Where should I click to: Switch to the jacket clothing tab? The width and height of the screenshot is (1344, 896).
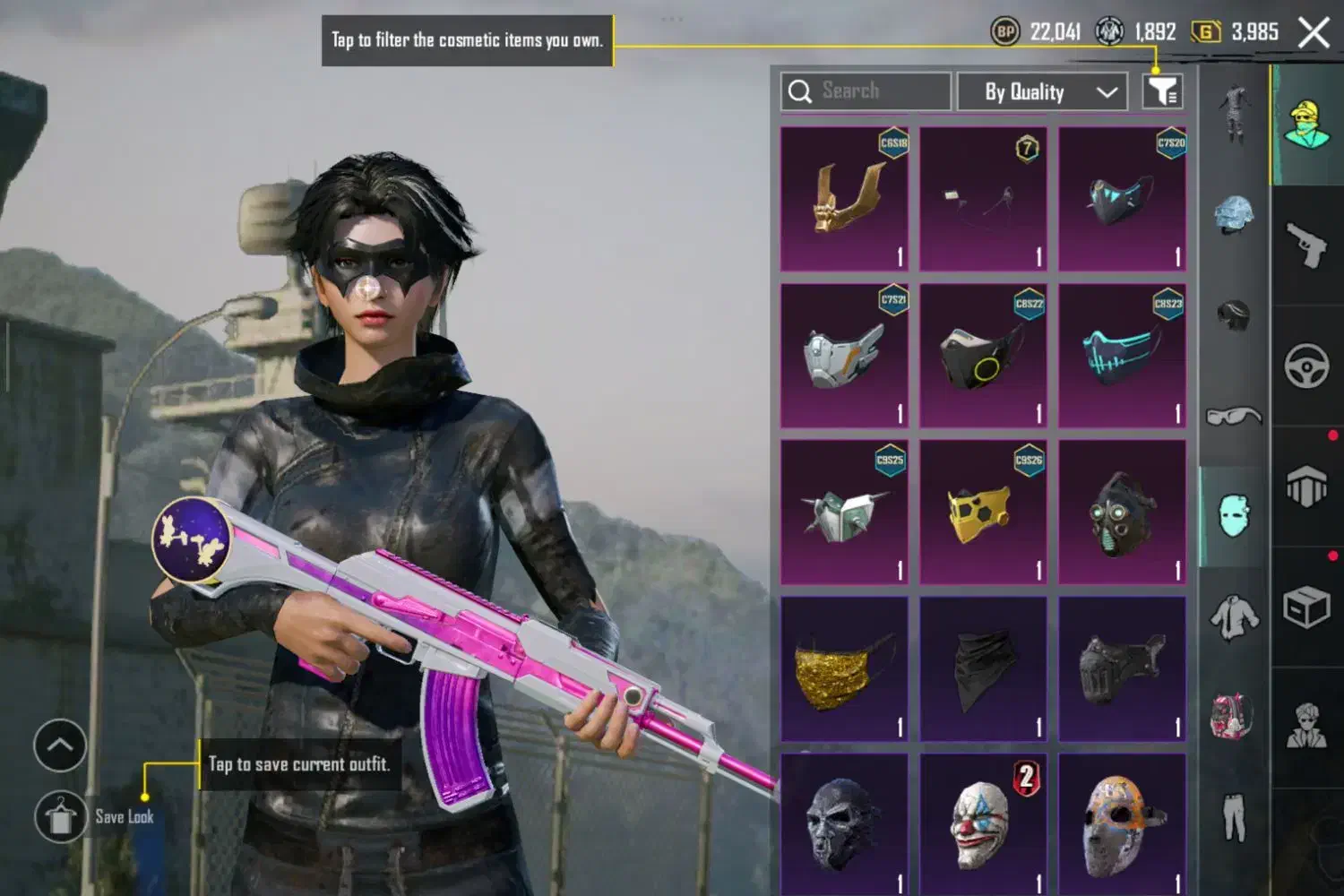click(1234, 616)
